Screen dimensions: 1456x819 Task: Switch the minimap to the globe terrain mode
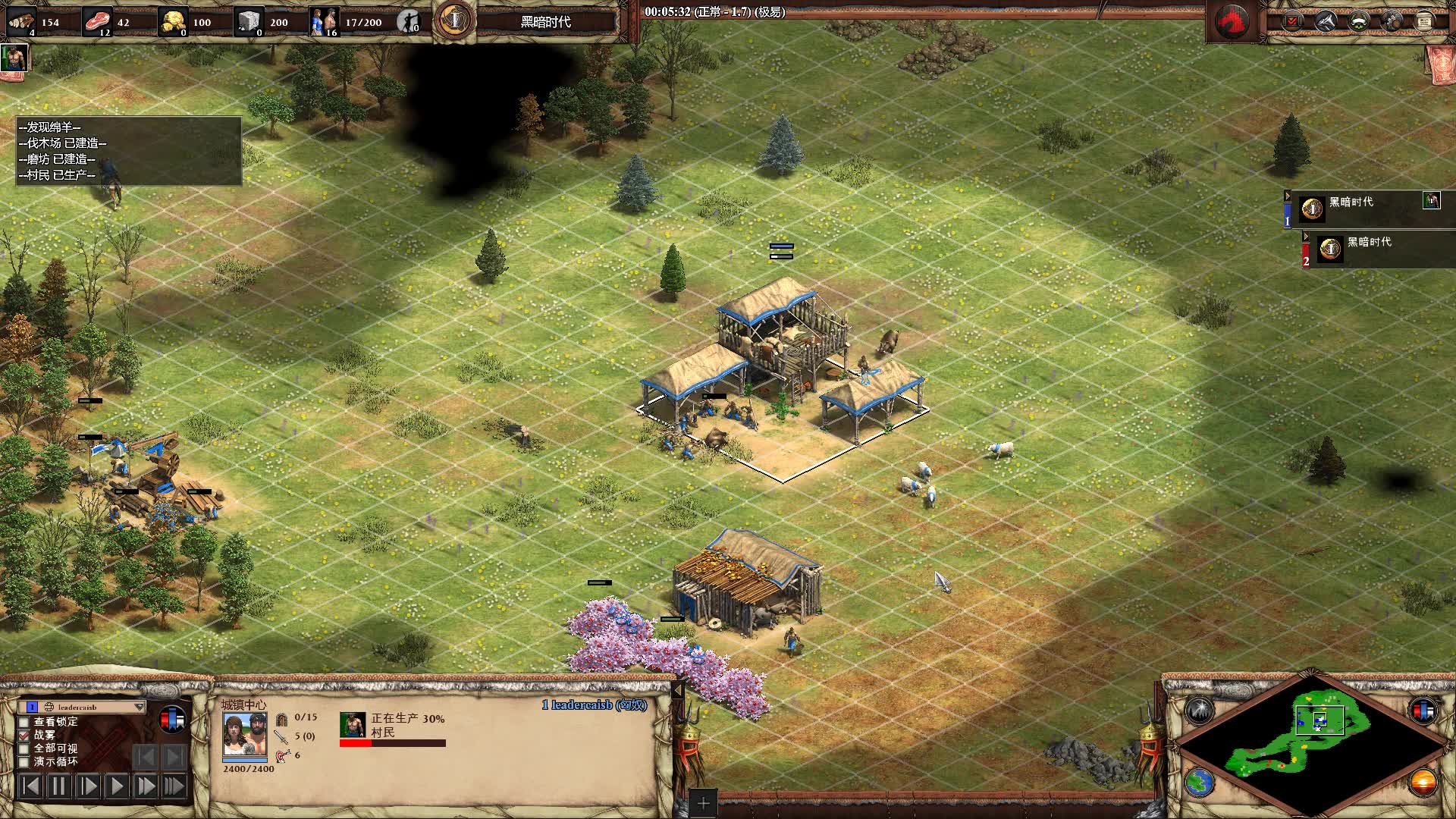pos(1199,783)
